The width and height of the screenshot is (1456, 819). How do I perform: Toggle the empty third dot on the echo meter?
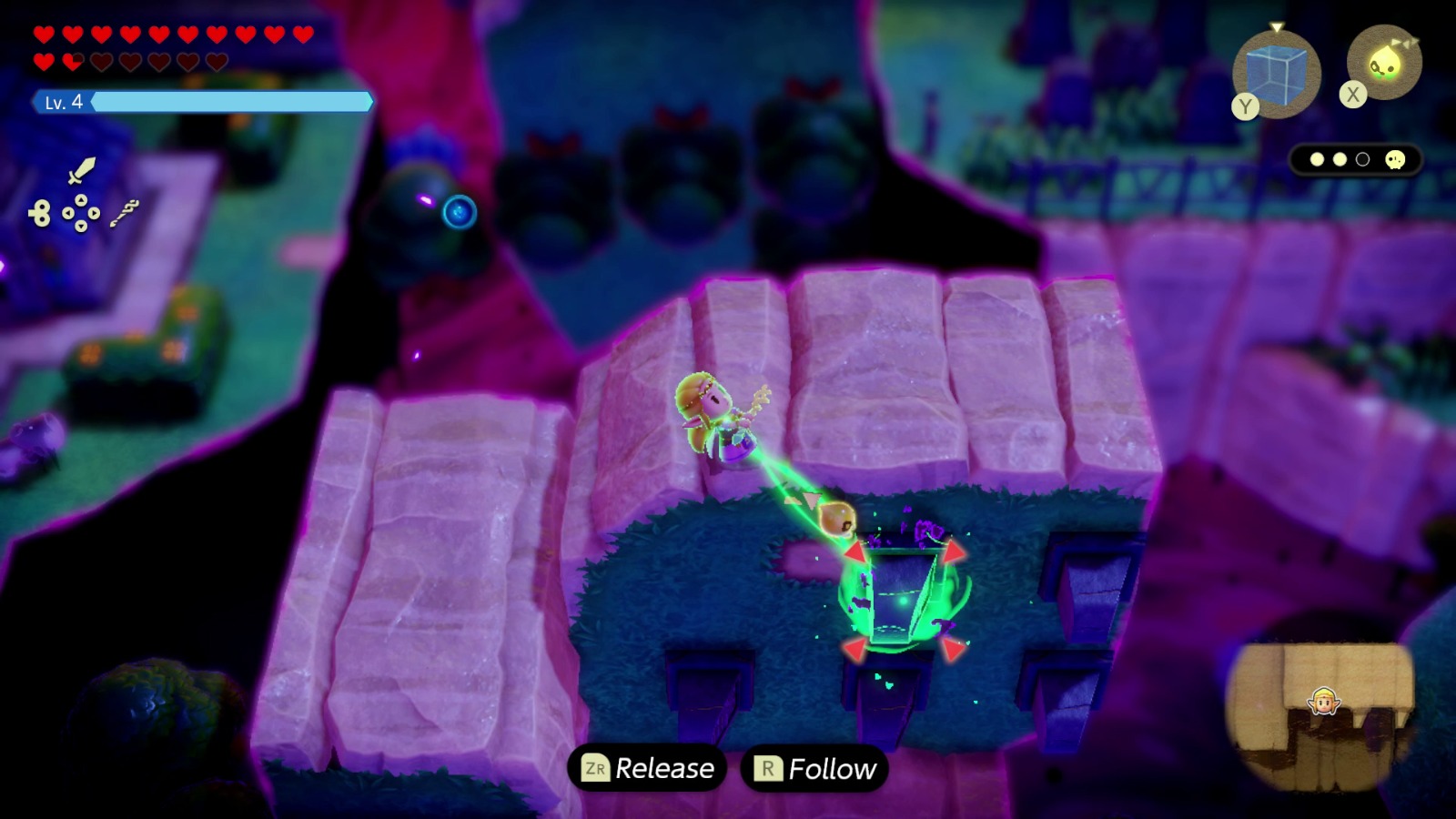1362,158
